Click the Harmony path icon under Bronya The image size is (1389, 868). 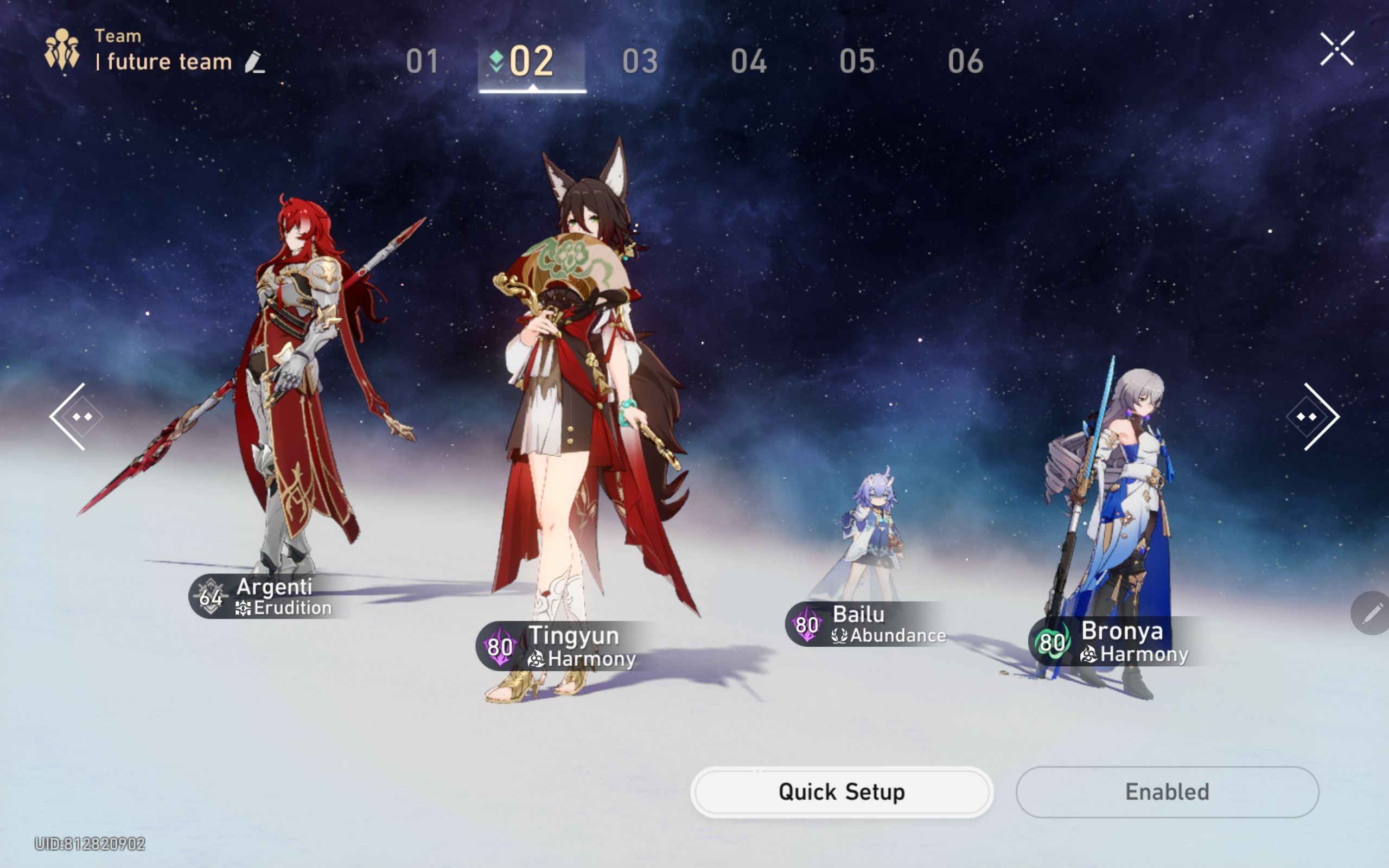tap(1089, 653)
